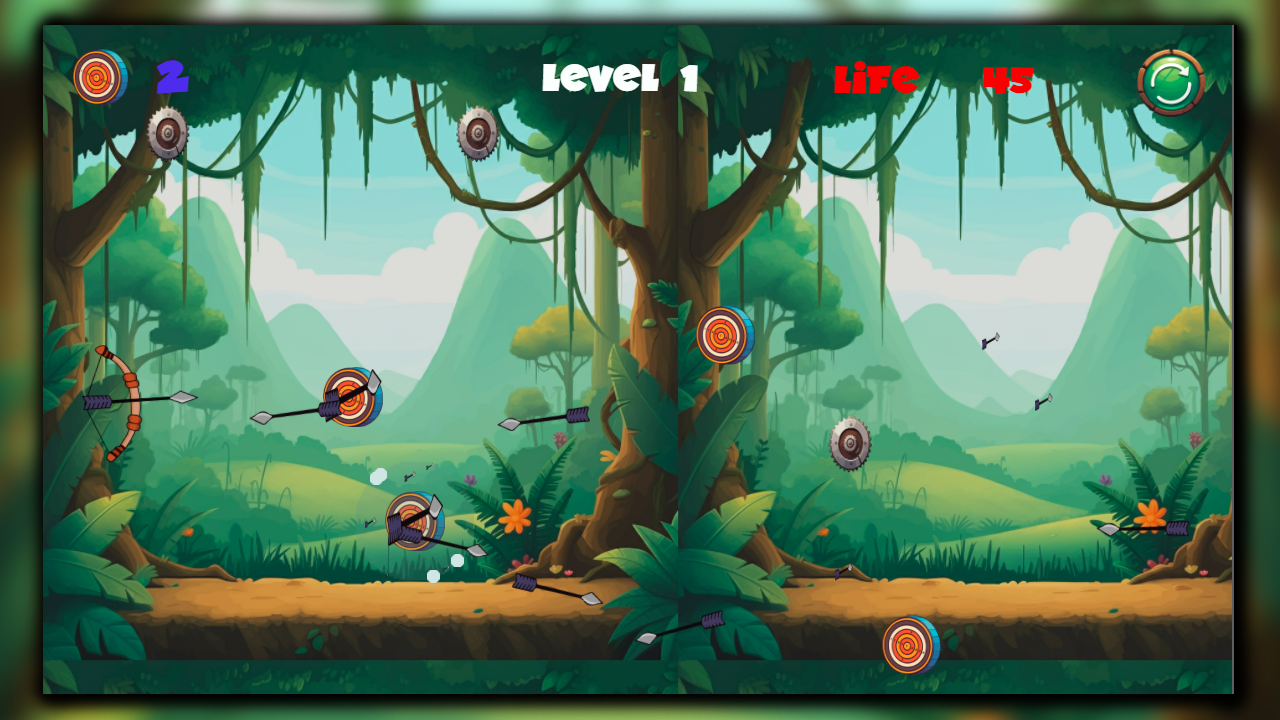Click the small bubble under the lower target

[x=432, y=575]
